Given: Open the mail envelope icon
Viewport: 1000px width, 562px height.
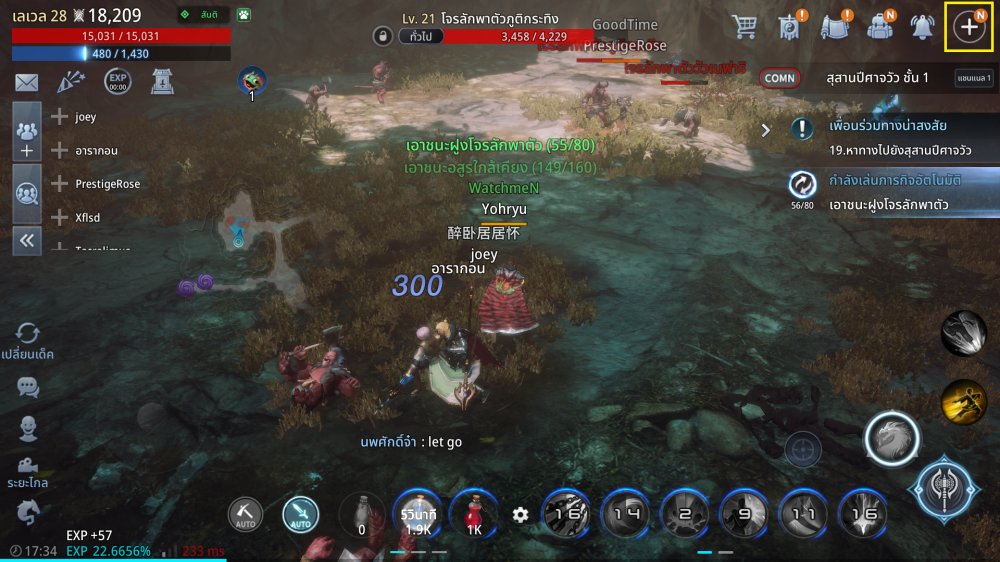Looking at the screenshot, I should (x=26, y=83).
